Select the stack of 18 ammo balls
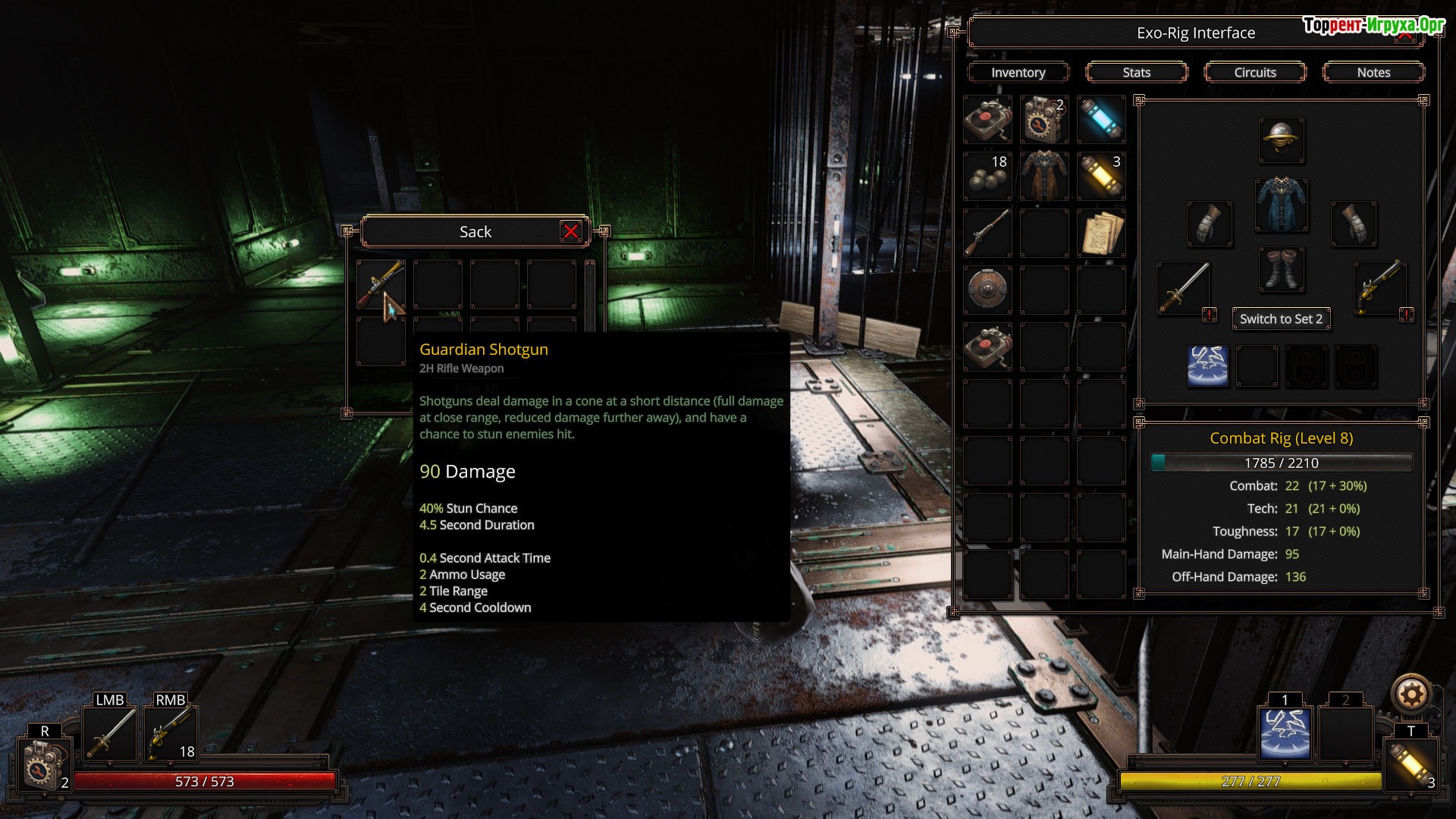 coord(987,176)
